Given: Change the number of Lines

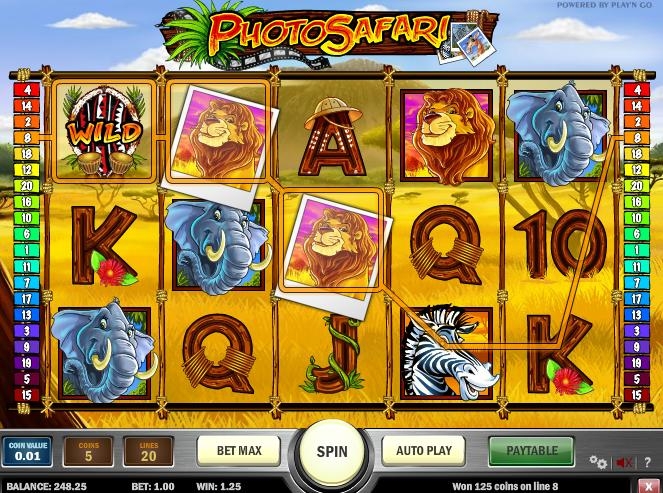Looking at the screenshot, I should 148,451.
